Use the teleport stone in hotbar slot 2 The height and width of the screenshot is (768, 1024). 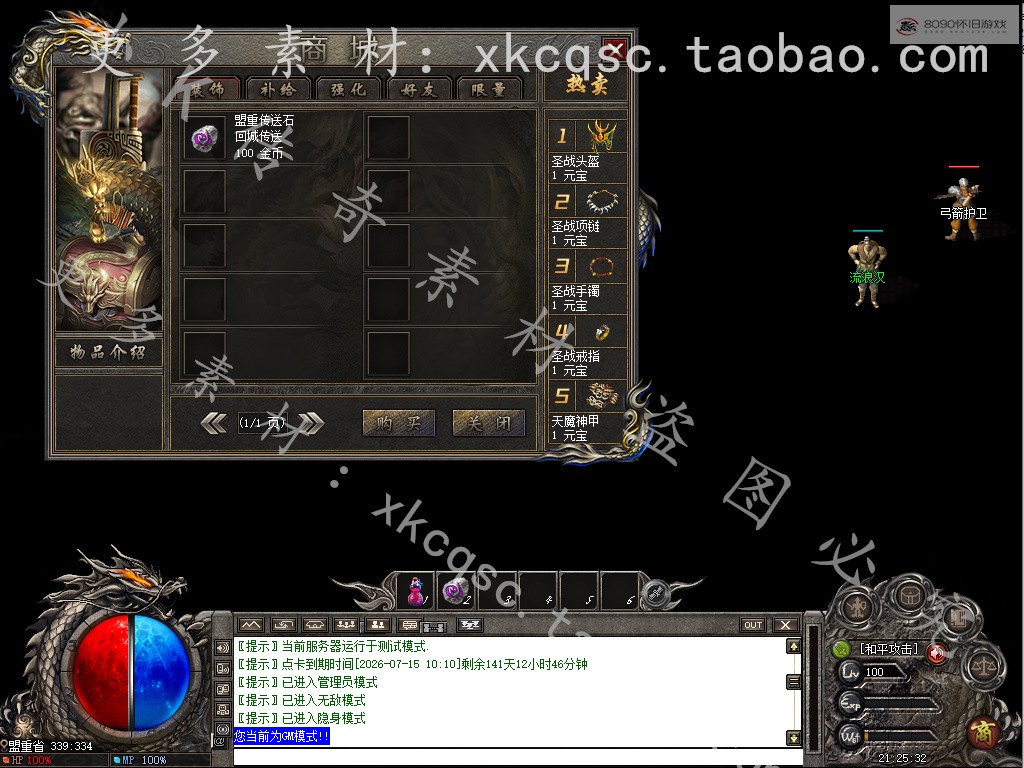(455, 592)
